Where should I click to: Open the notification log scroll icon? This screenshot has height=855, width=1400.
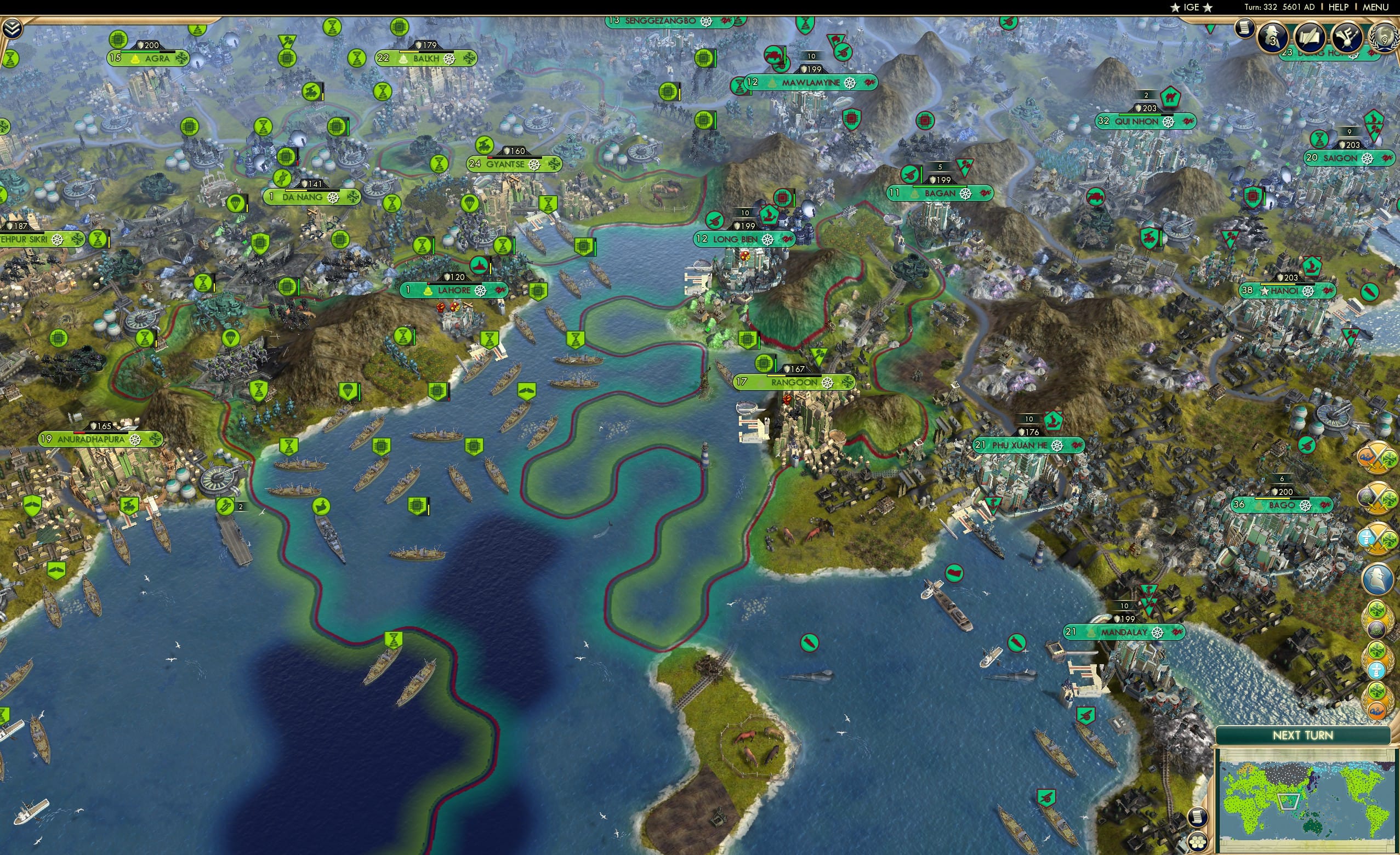(1245, 29)
